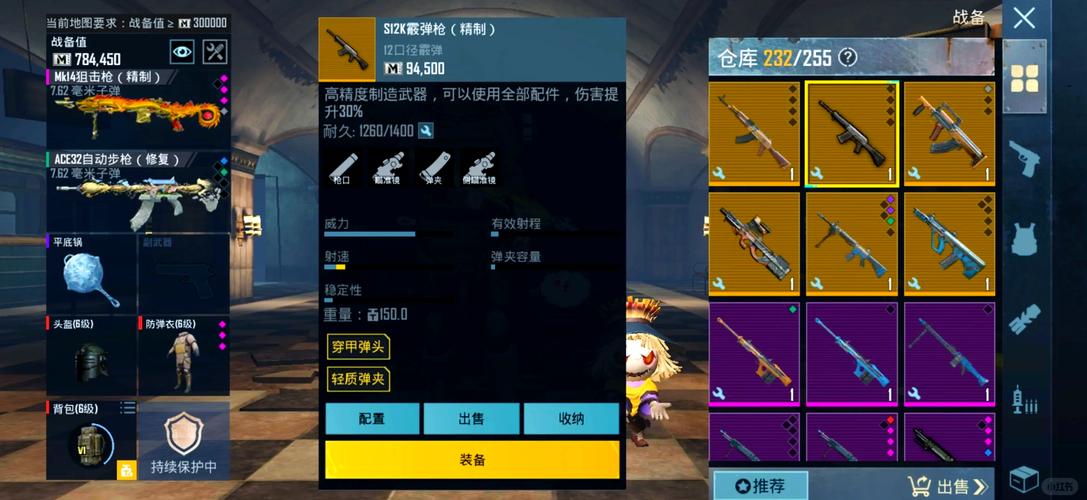Select the AKM rifle in the warehouse
This screenshot has height=500, width=1087.
click(x=753, y=133)
